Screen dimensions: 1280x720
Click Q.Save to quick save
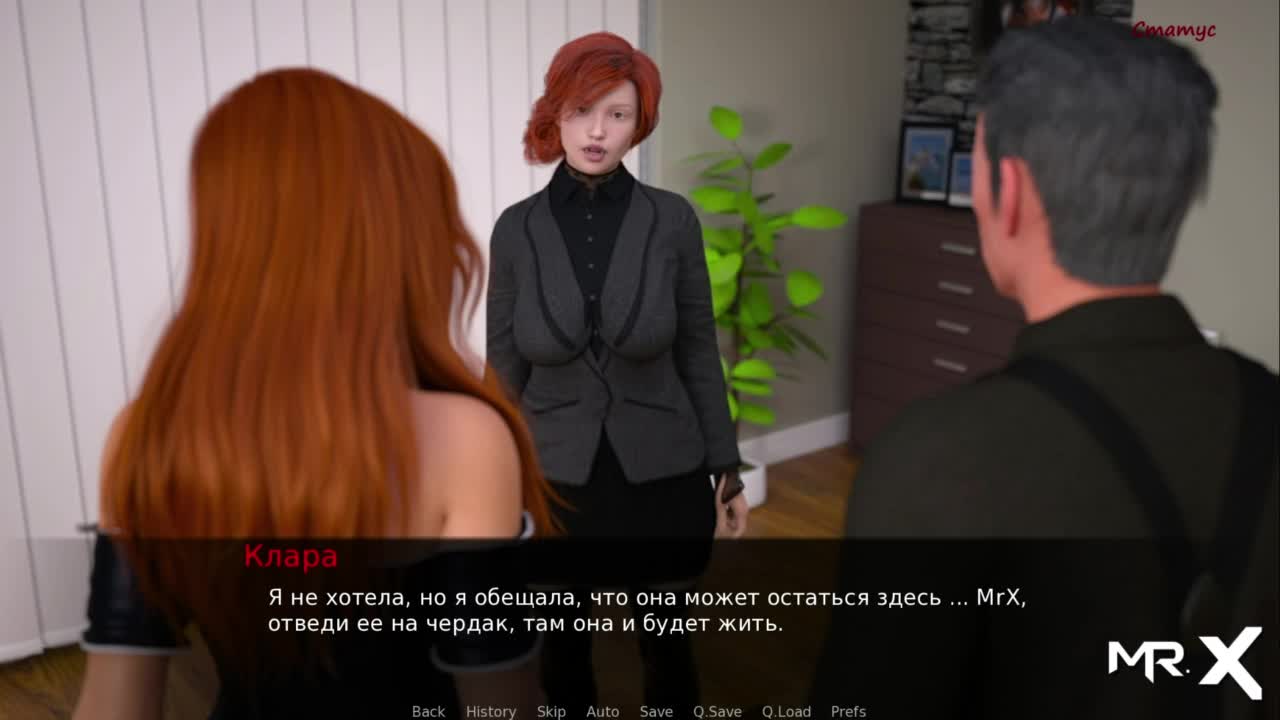[x=717, y=711]
